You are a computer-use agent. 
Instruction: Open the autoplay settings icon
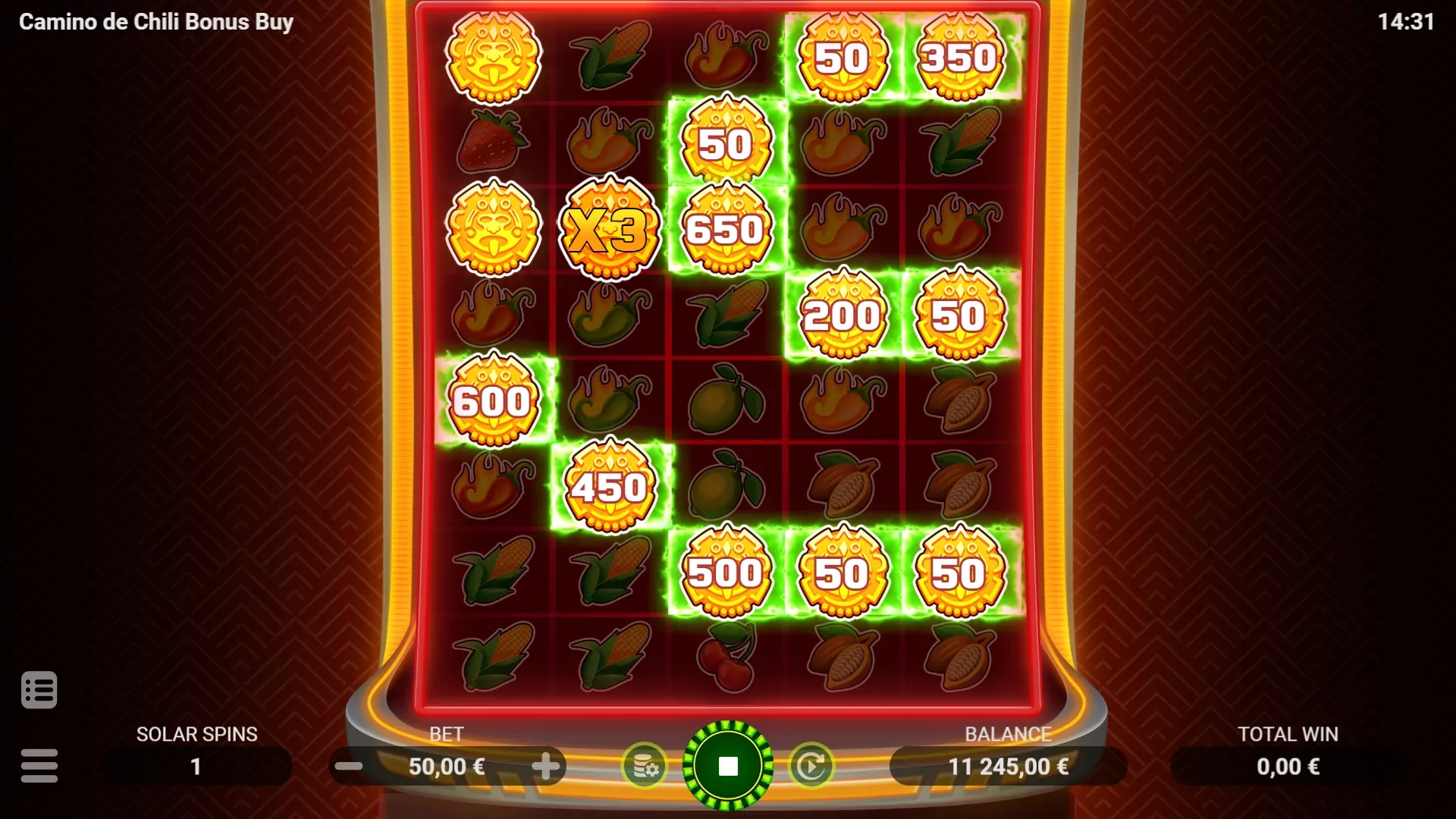811,766
